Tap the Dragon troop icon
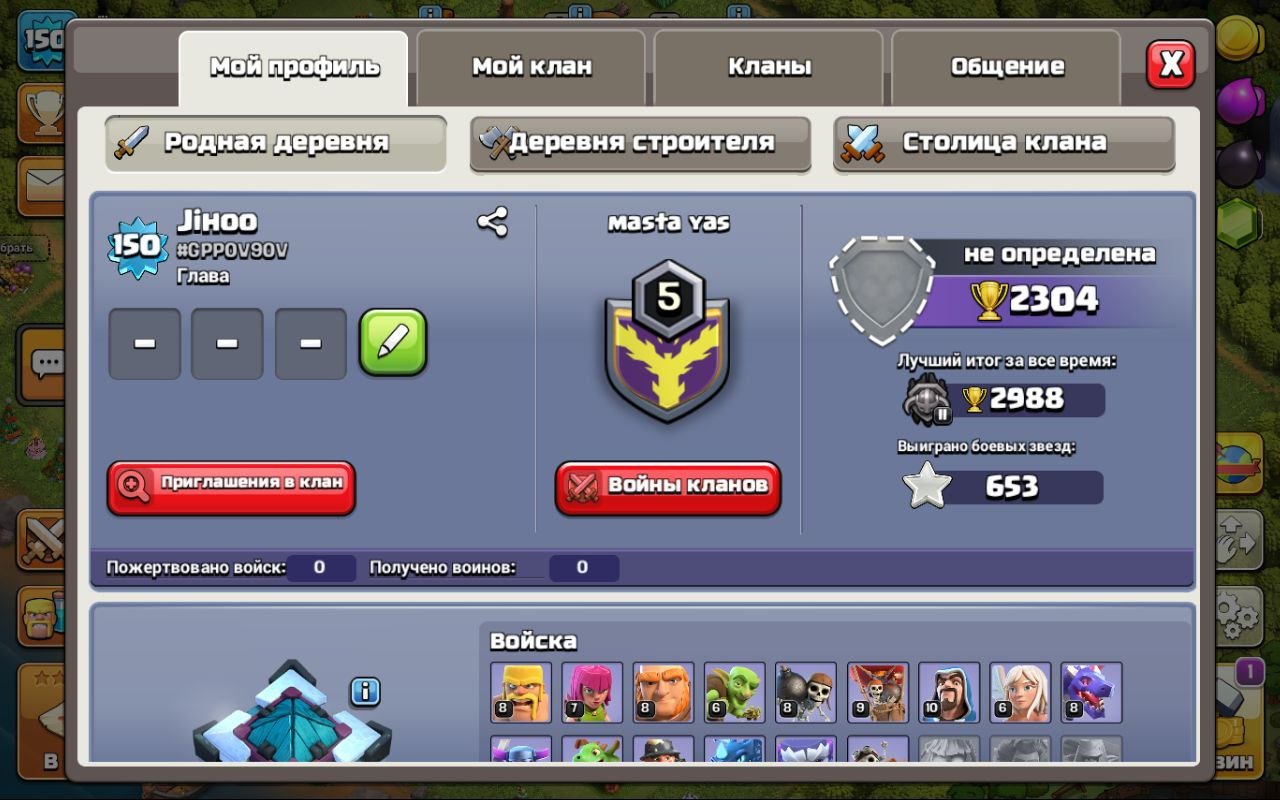The image size is (1280, 800). 1092,690
